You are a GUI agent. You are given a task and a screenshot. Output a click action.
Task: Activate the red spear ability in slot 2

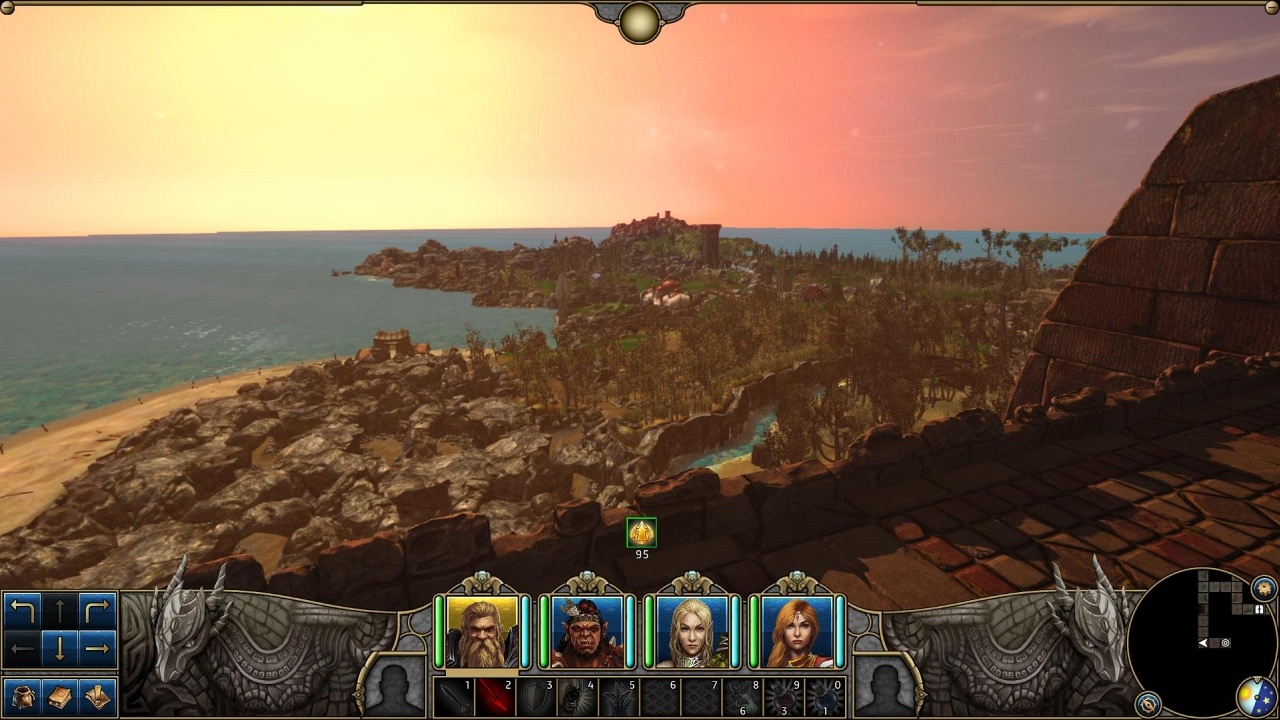click(x=494, y=697)
